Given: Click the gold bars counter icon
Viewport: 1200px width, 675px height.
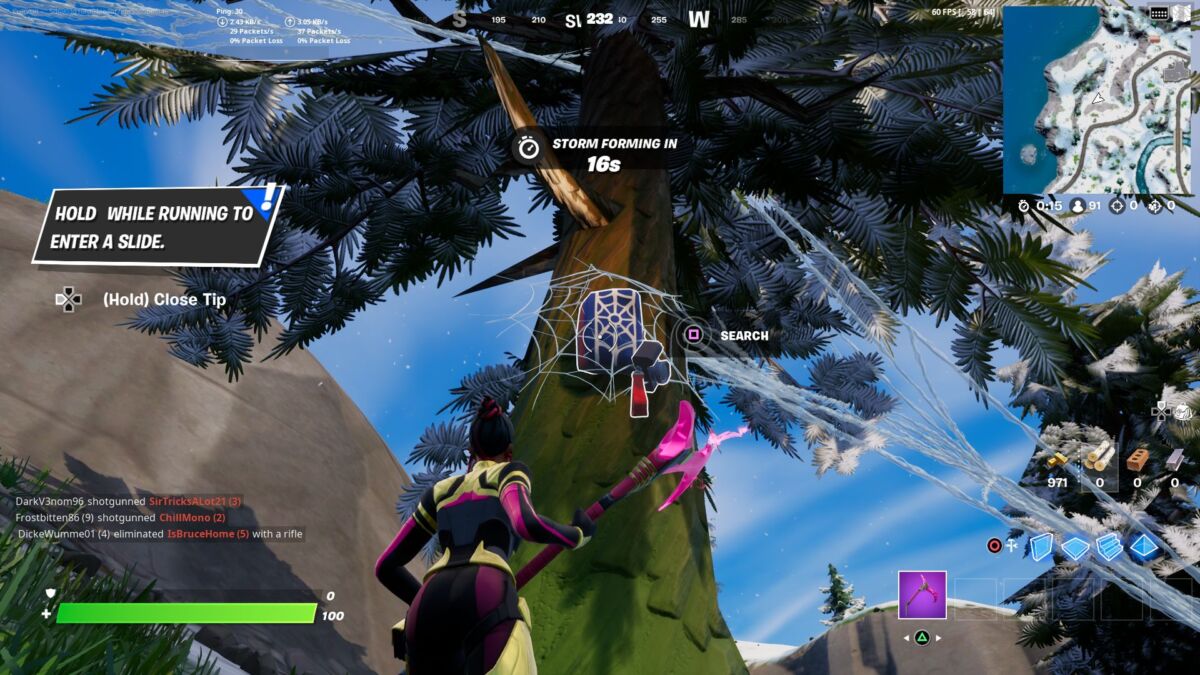Looking at the screenshot, I should [x=1057, y=459].
